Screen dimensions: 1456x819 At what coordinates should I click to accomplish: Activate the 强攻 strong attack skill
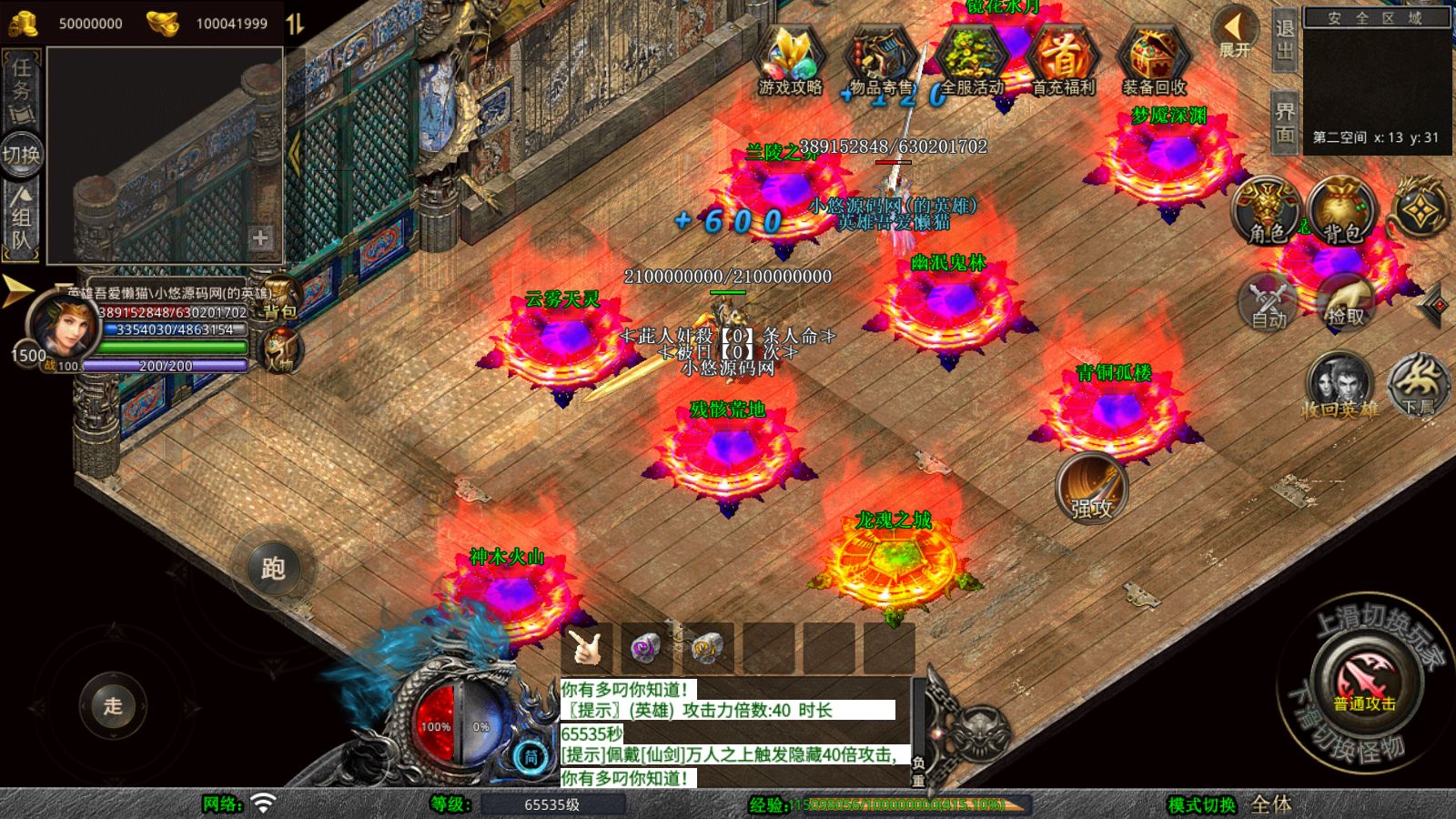pos(1091,489)
